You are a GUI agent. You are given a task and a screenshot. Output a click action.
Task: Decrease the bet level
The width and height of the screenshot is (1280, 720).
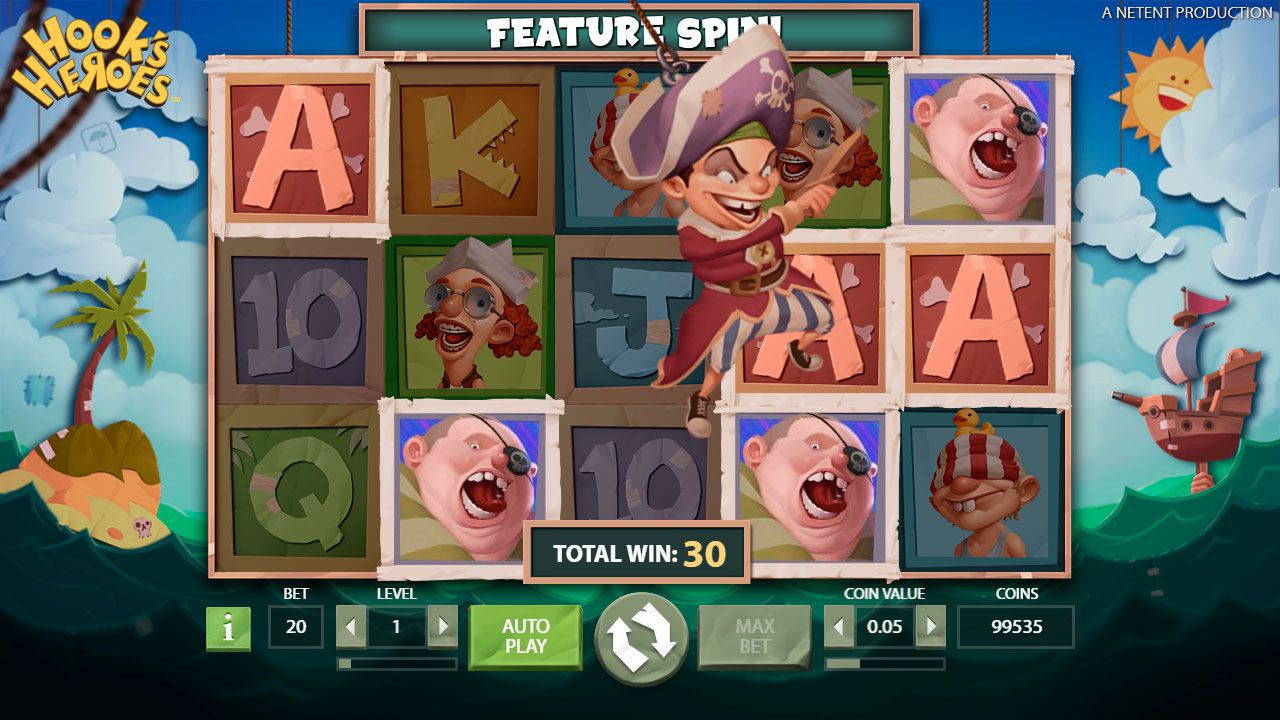click(x=351, y=627)
